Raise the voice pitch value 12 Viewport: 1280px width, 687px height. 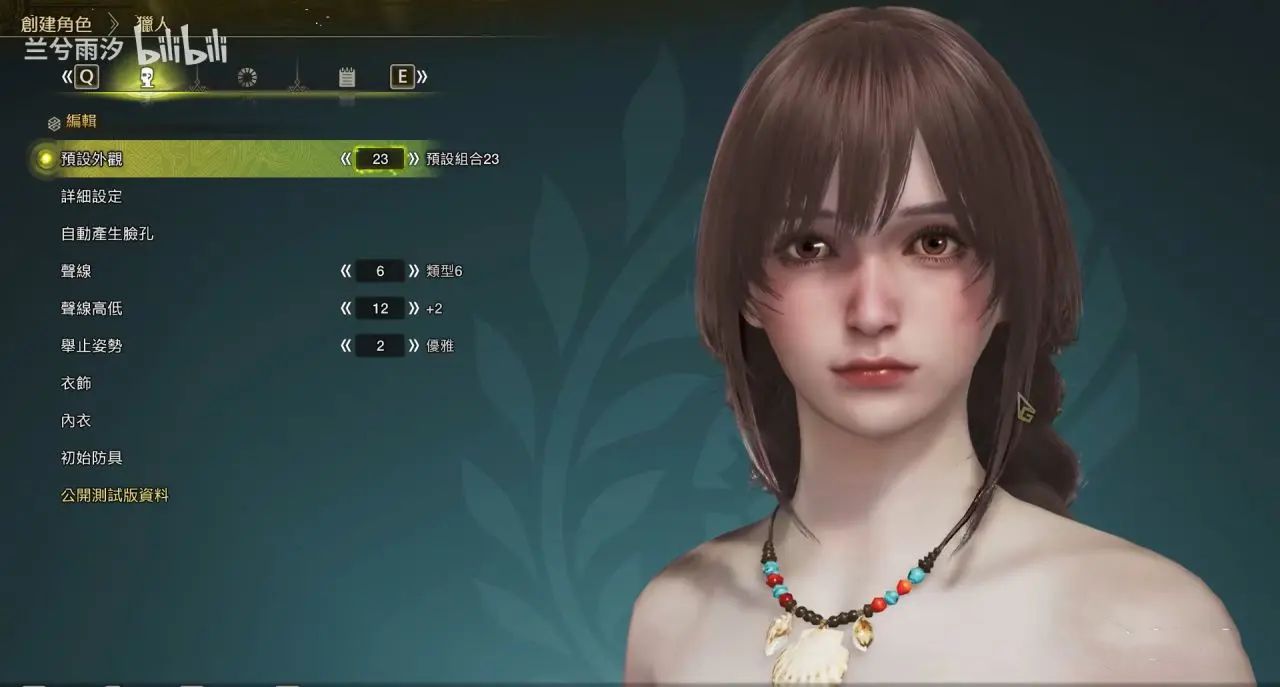tap(414, 309)
